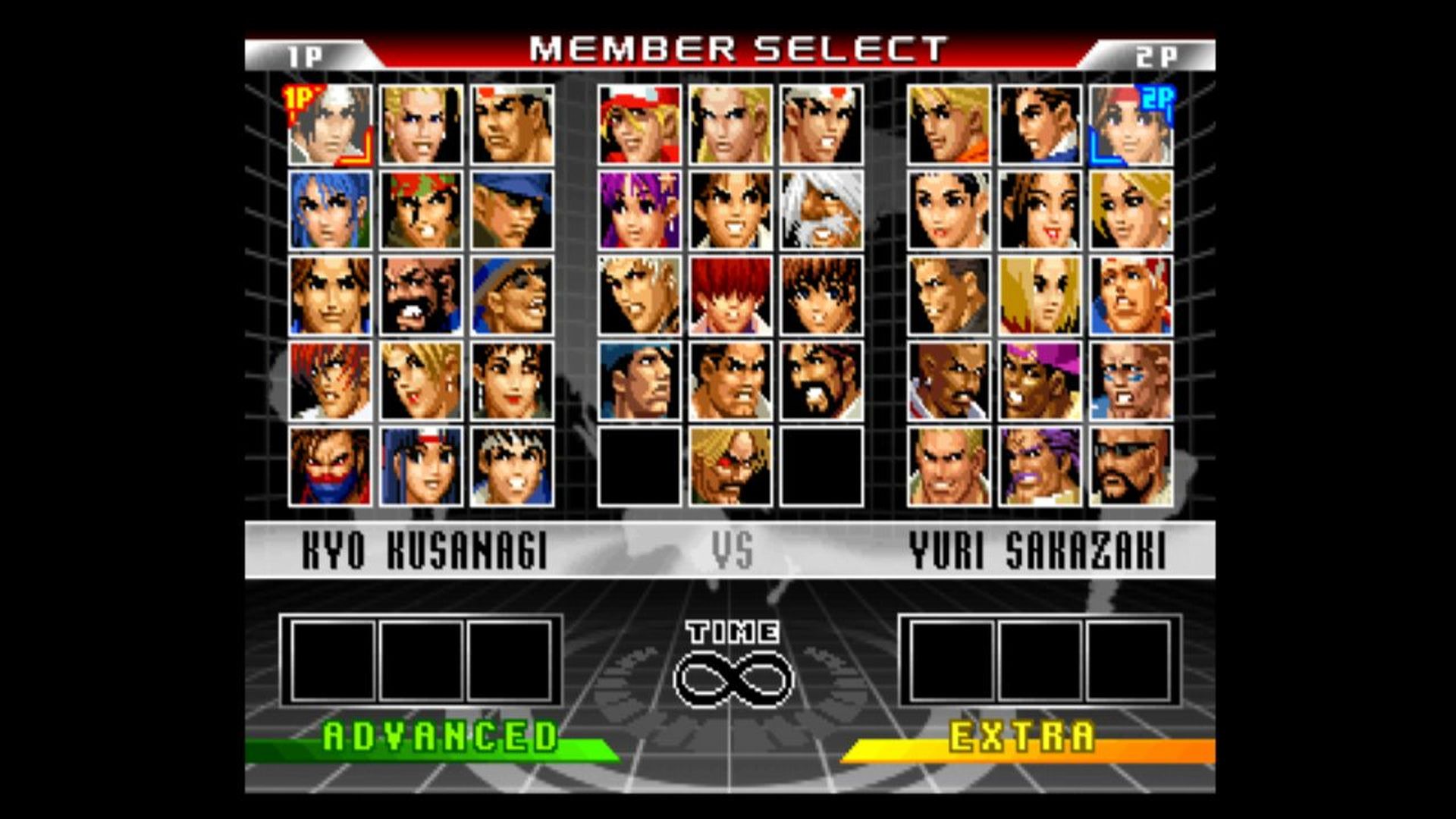Pick white-bearded Chin Gentsai
This screenshot has width=1456, height=819.
(x=821, y=210)
